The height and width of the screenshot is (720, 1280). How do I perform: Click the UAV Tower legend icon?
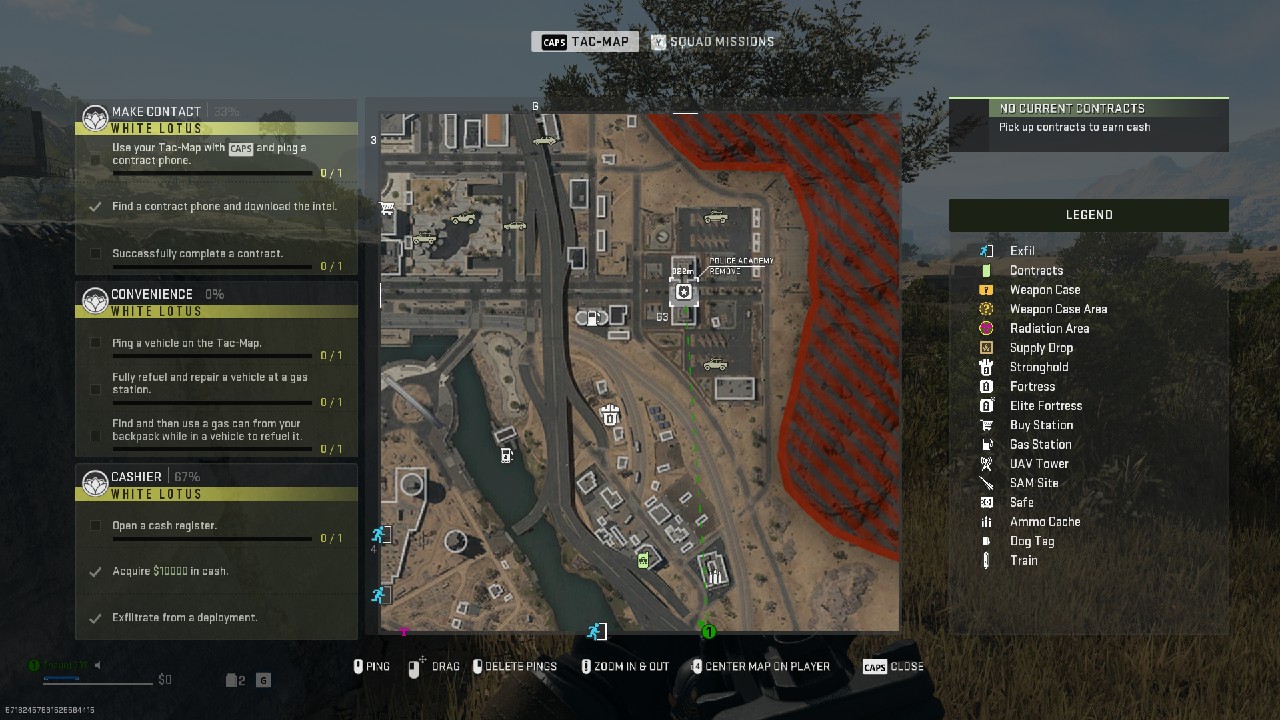click(x=985, y=463)
